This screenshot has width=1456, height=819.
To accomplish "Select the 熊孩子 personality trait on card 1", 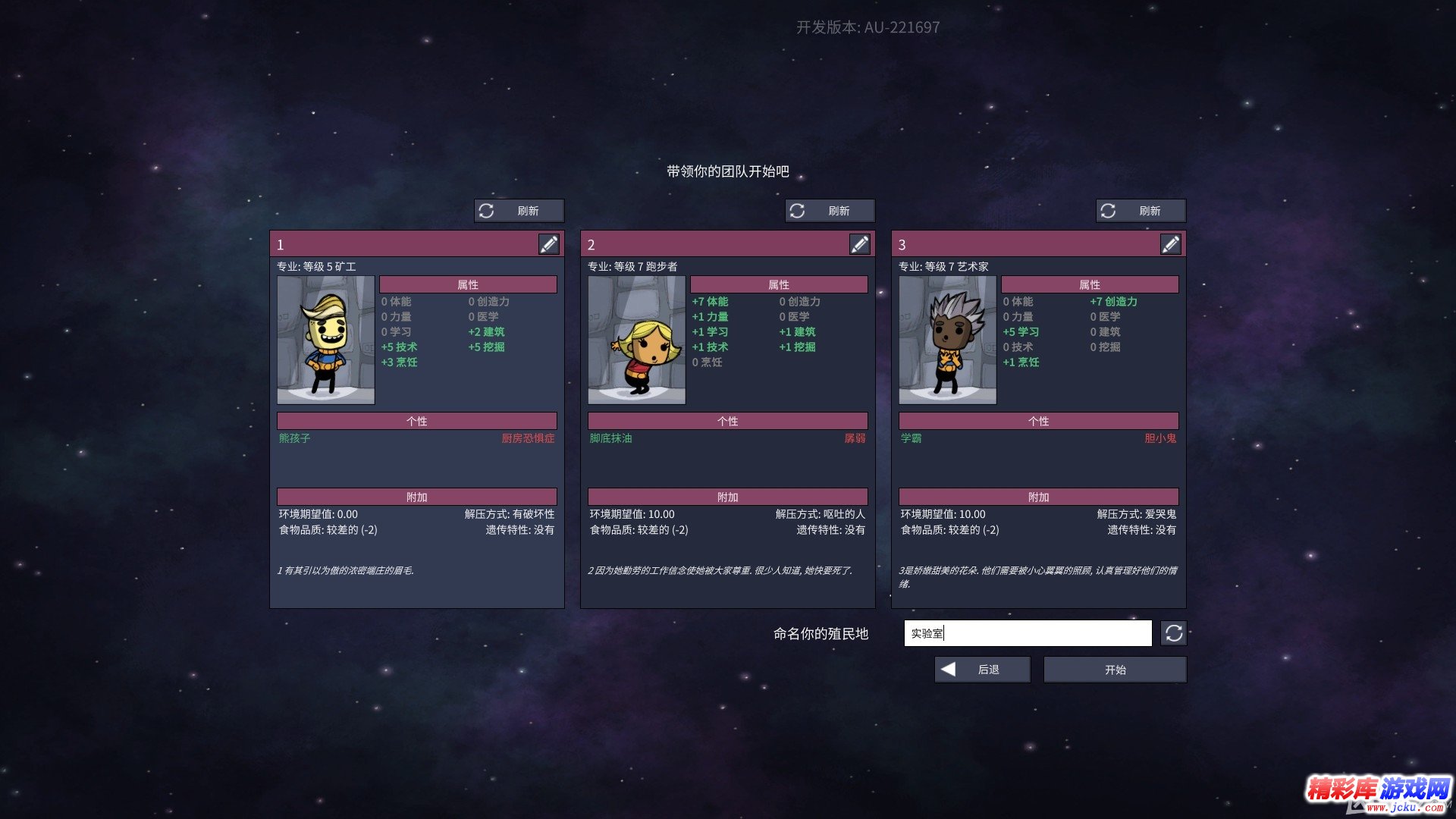I will [x=293, y=438].
